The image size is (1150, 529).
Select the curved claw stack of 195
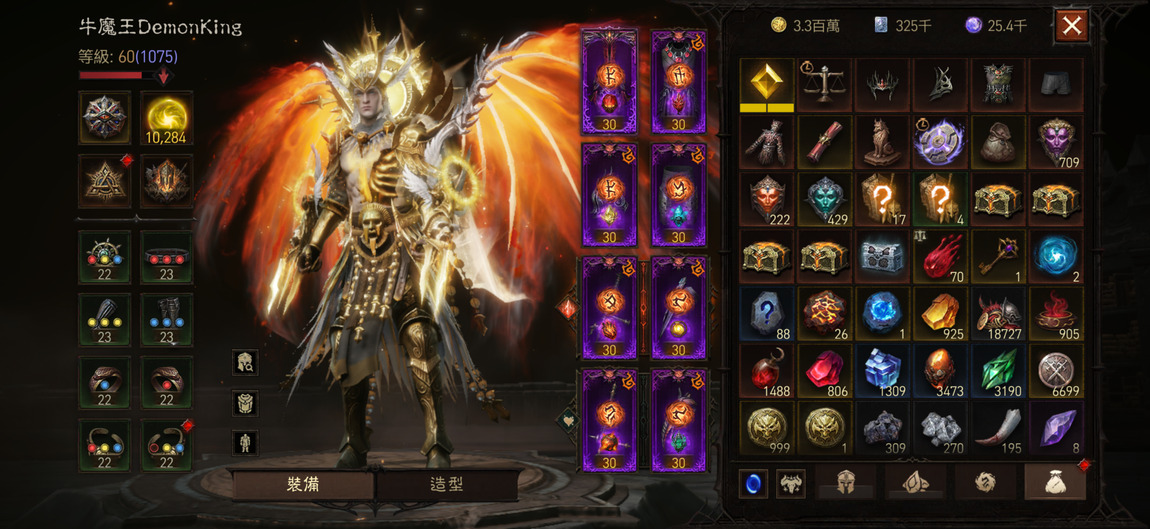pos(997,429)
